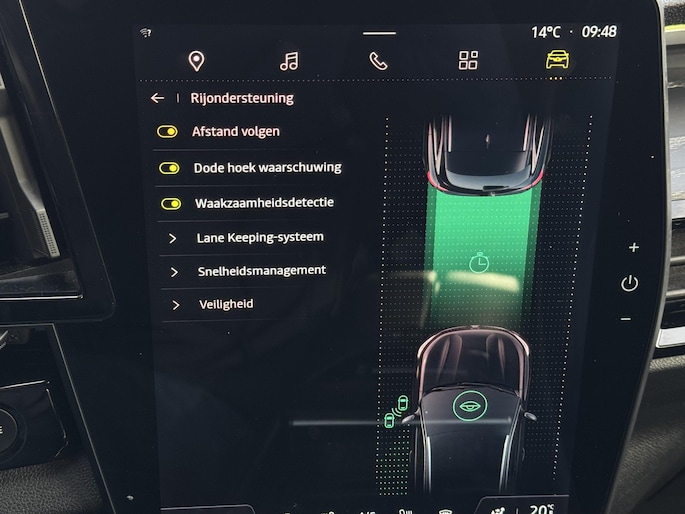Open the phone tab
The width and height of the screenshot is (685, 514).
click(378, 61)
